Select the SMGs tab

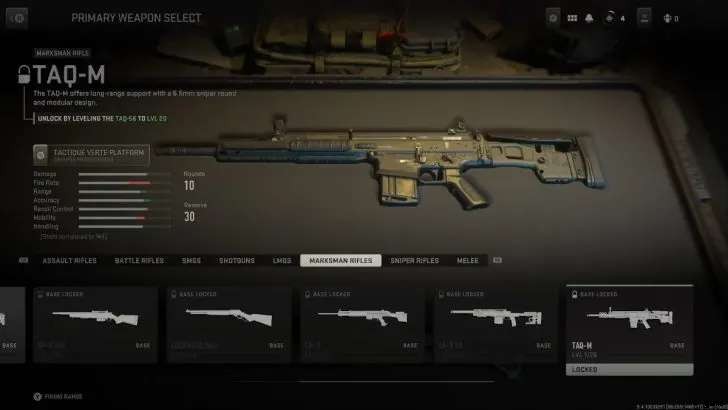point(191,260)
